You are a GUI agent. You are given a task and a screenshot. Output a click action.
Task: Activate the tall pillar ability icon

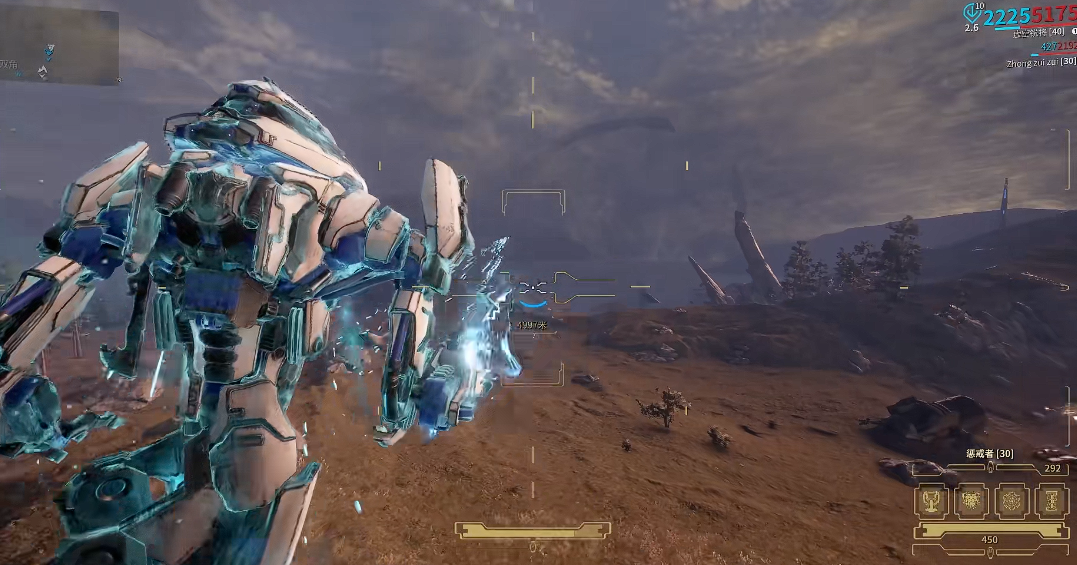[x=1050, y=500]
